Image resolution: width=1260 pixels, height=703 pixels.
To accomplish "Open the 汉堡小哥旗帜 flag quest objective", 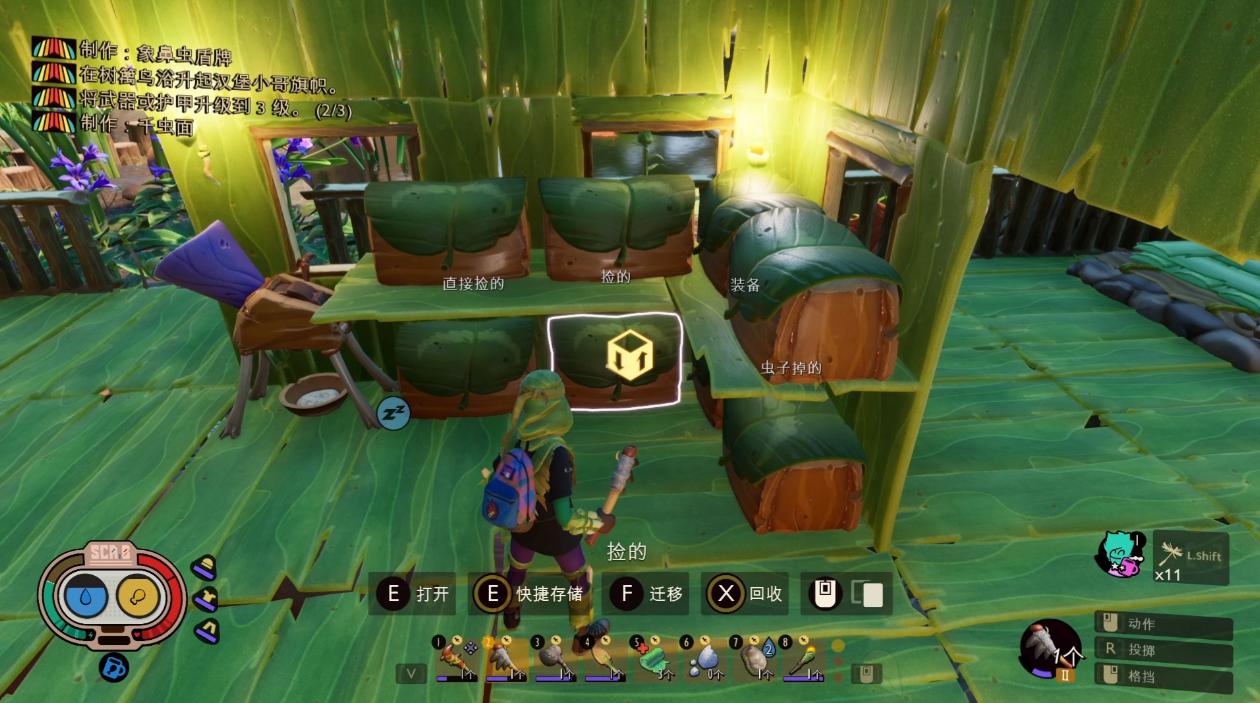I will coord(208,78).
